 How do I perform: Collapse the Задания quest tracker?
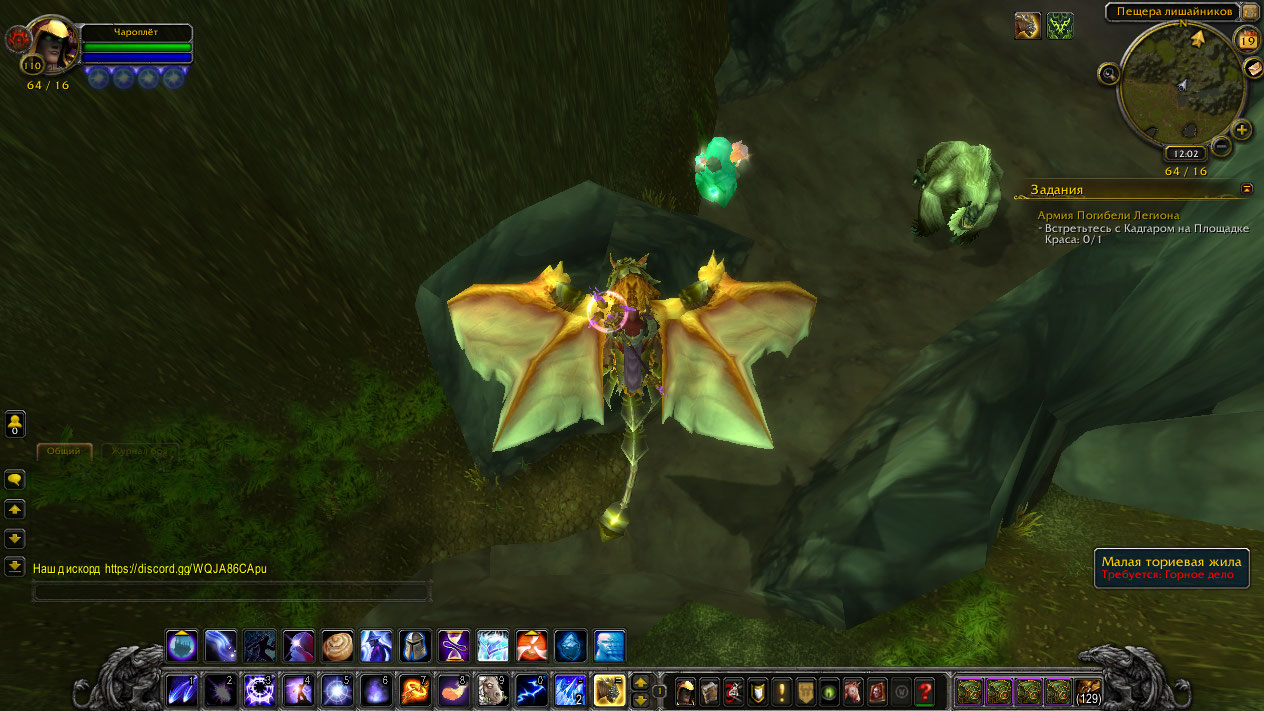pyautogui.click(x=1246, y=188)
